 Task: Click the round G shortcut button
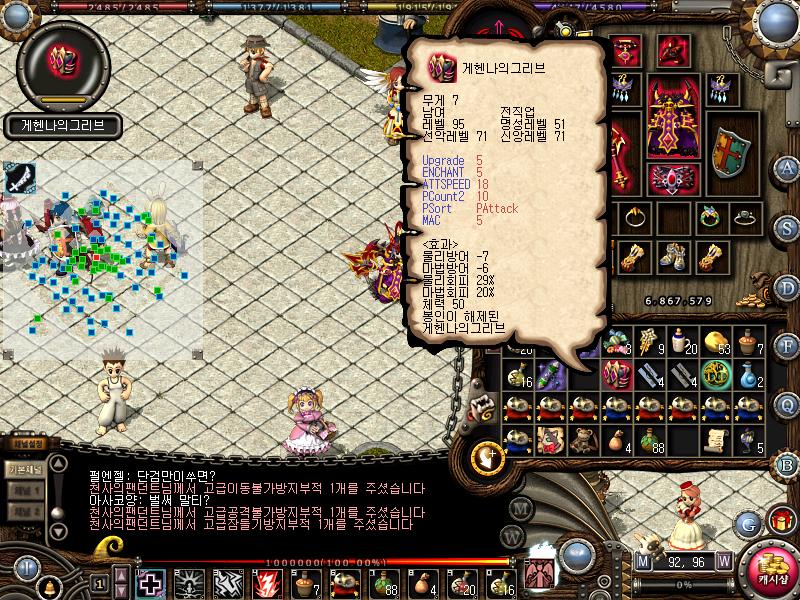tap(749, 522)
